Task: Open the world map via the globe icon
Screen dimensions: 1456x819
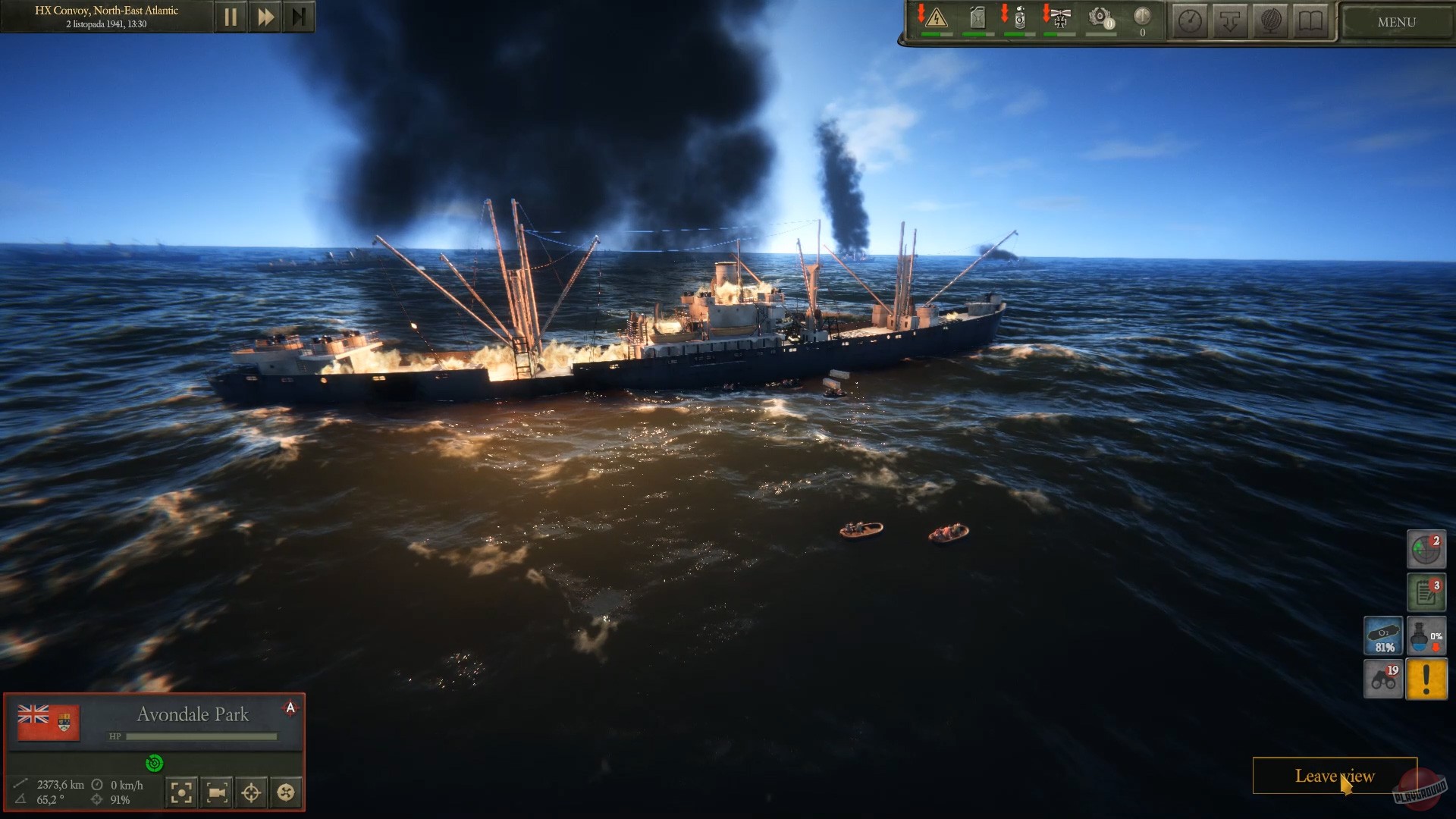Action: tap(1269, 20)
